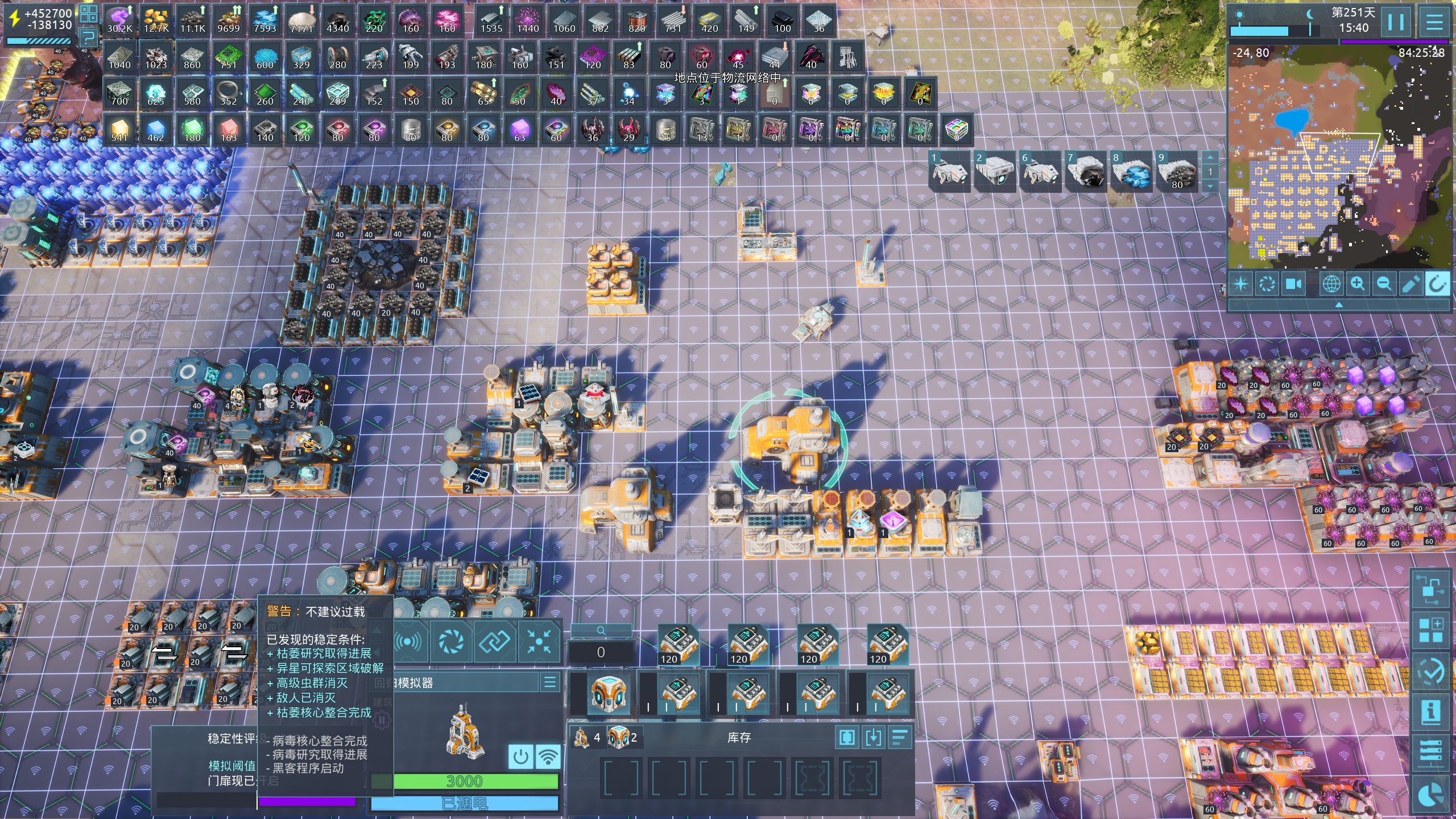Sort the inventory with the sort button
The height and width of the screenshot is (819, 1456).
[x=899, y=738]
